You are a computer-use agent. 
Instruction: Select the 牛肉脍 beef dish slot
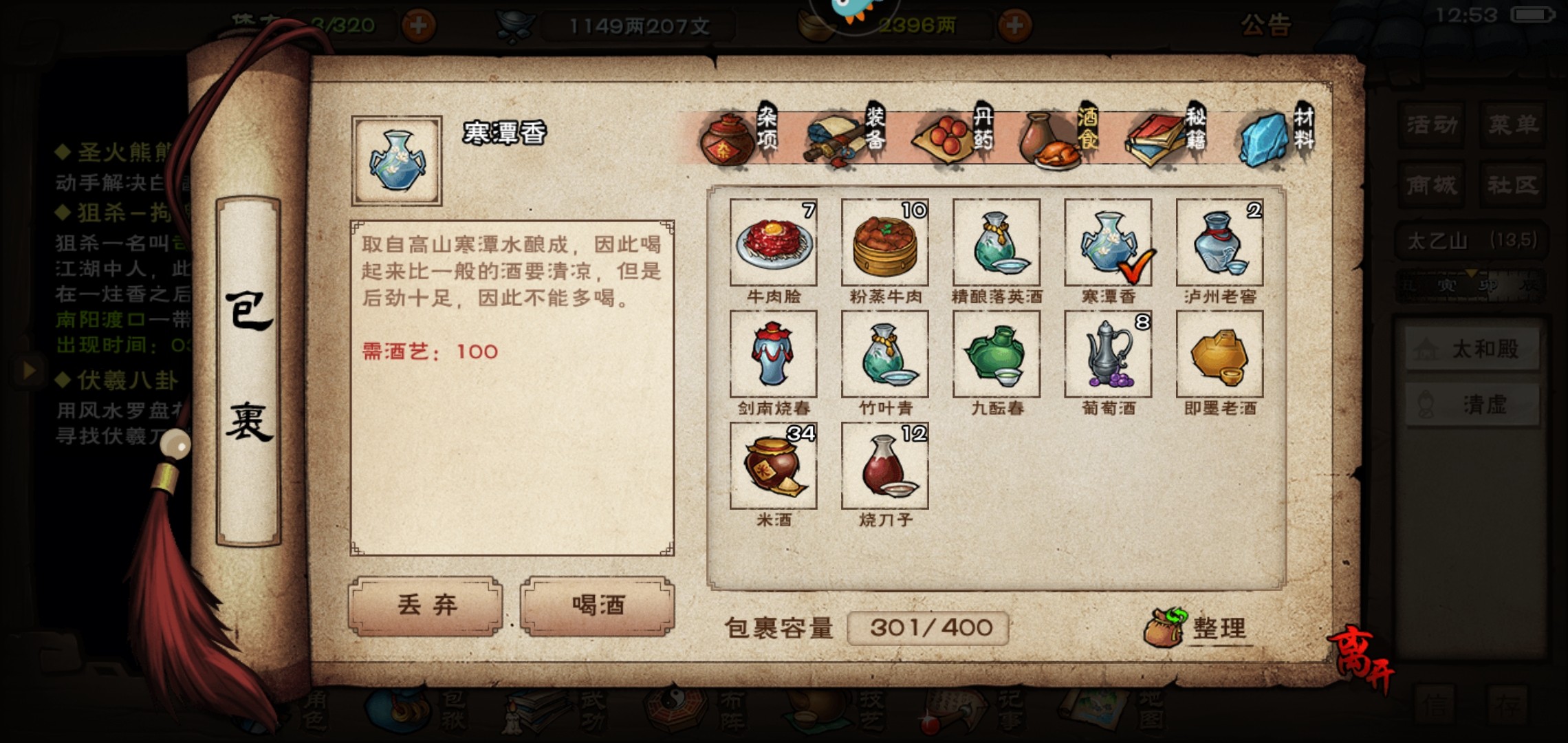774,243
